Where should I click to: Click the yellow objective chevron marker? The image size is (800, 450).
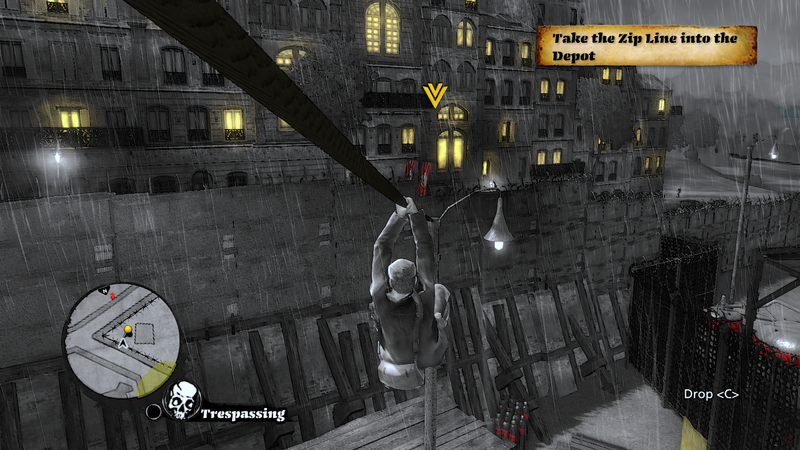(434, 96)
